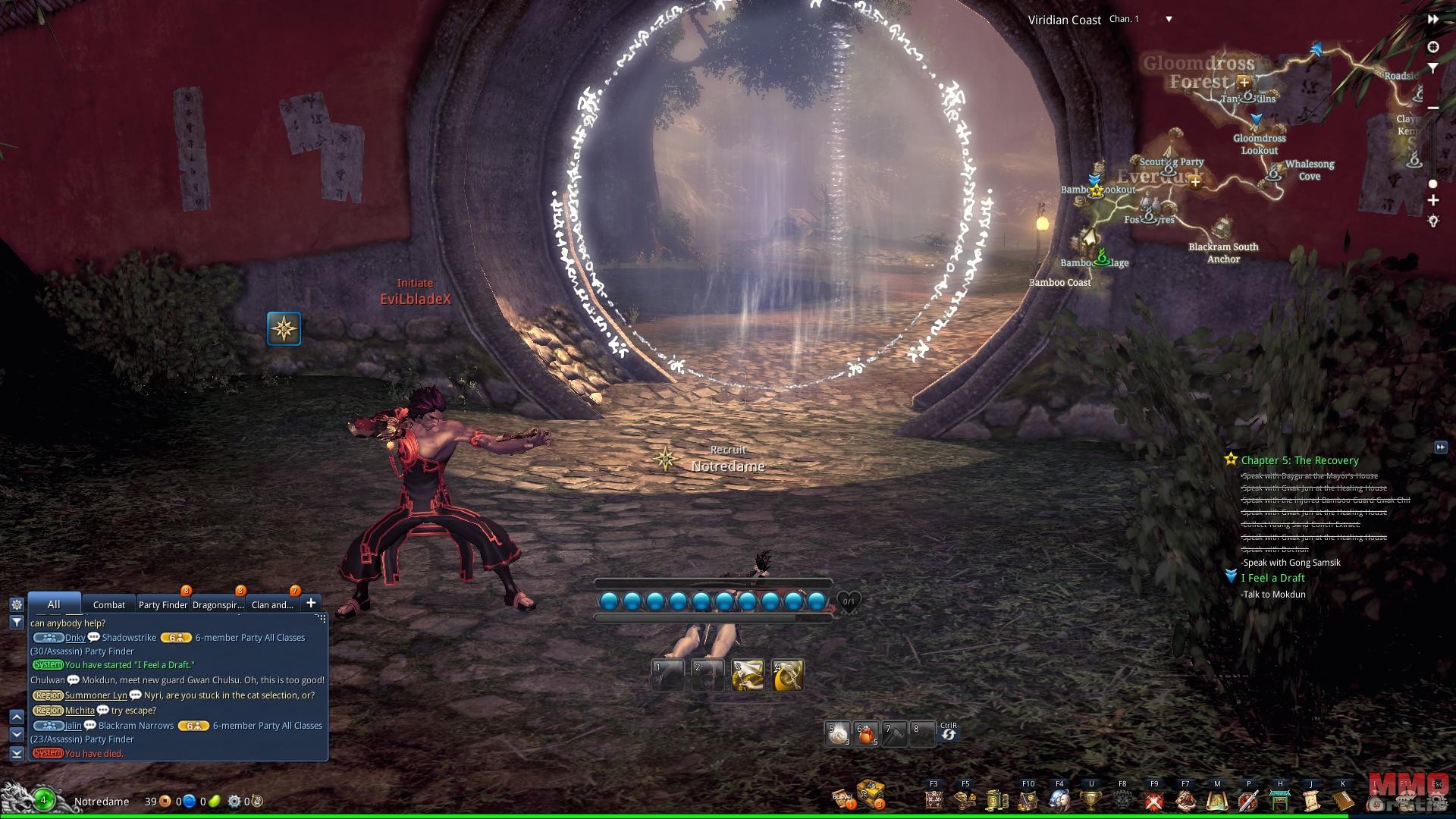
Task: Jump chat to the latest message
Action: [16, 753]
